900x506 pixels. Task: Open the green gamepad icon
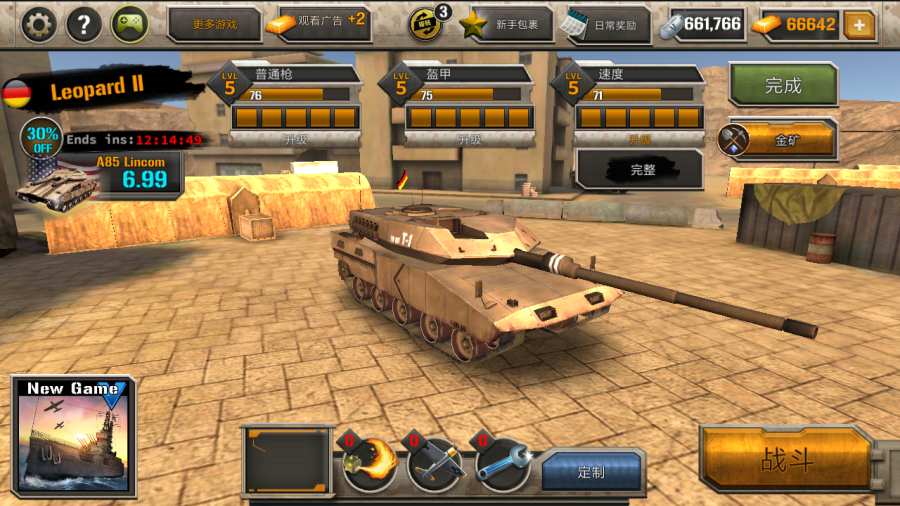(130, 24)
